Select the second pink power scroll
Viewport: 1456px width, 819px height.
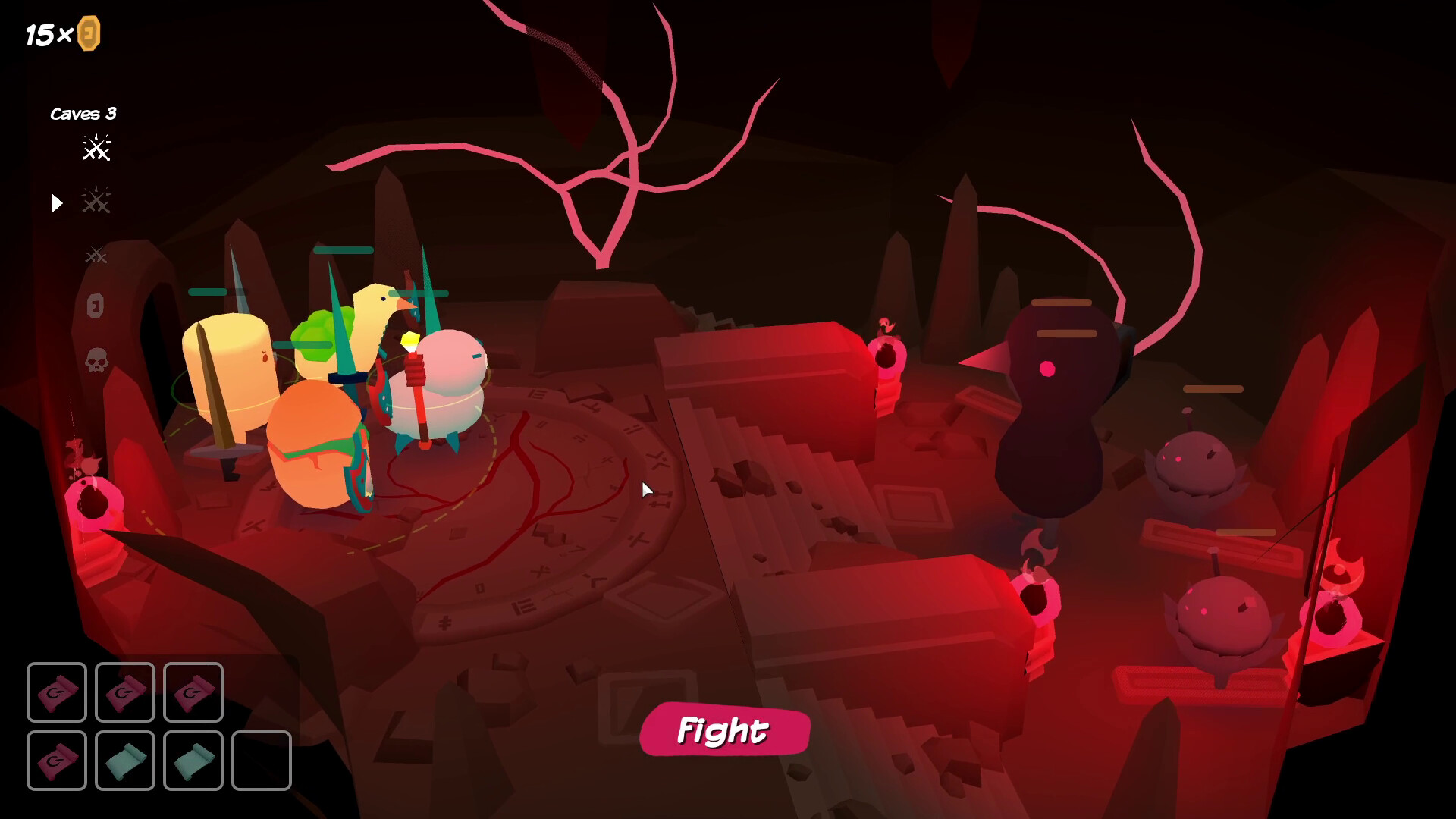click(x=125, y=692)
